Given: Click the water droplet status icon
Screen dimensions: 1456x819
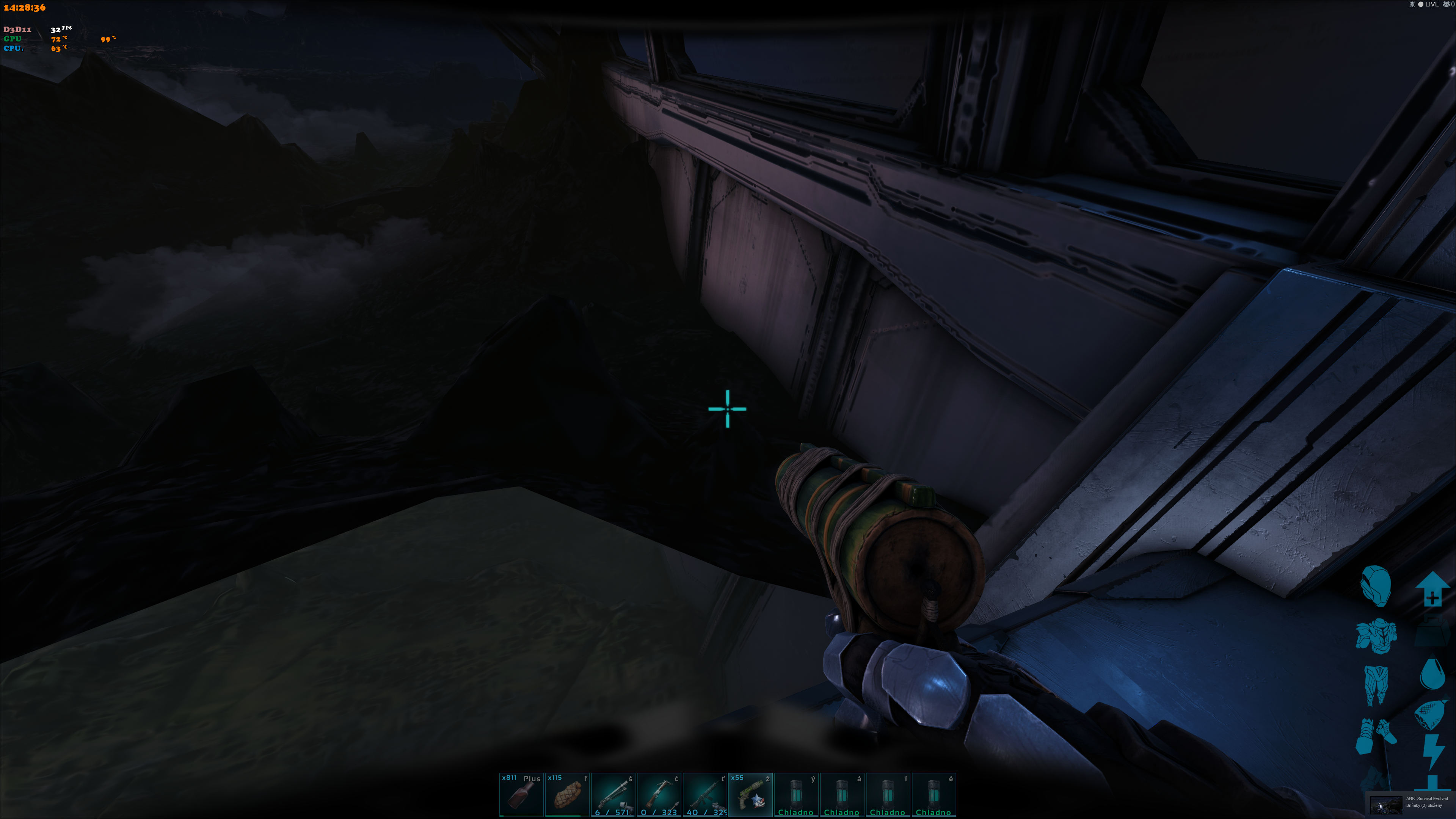Looking at the screenshot, I should pos(1432,673).
